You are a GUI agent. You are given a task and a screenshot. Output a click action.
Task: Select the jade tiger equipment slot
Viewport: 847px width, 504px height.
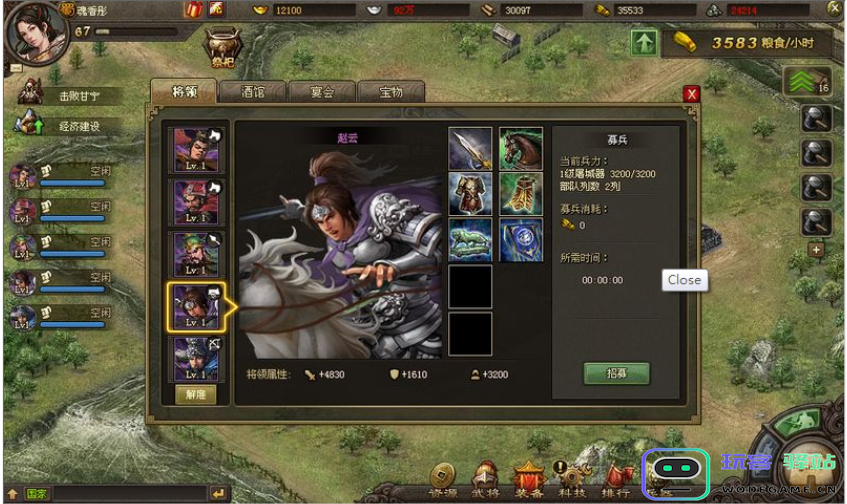470,241
